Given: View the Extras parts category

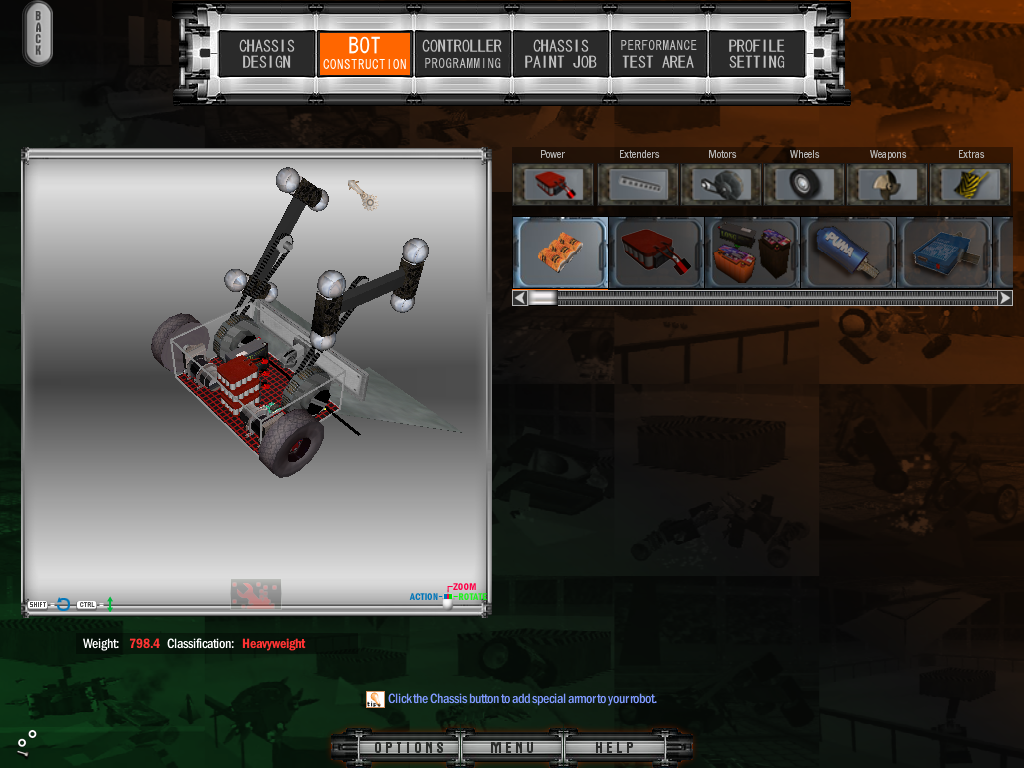Looking at the screenshot, I should point(970,184).
